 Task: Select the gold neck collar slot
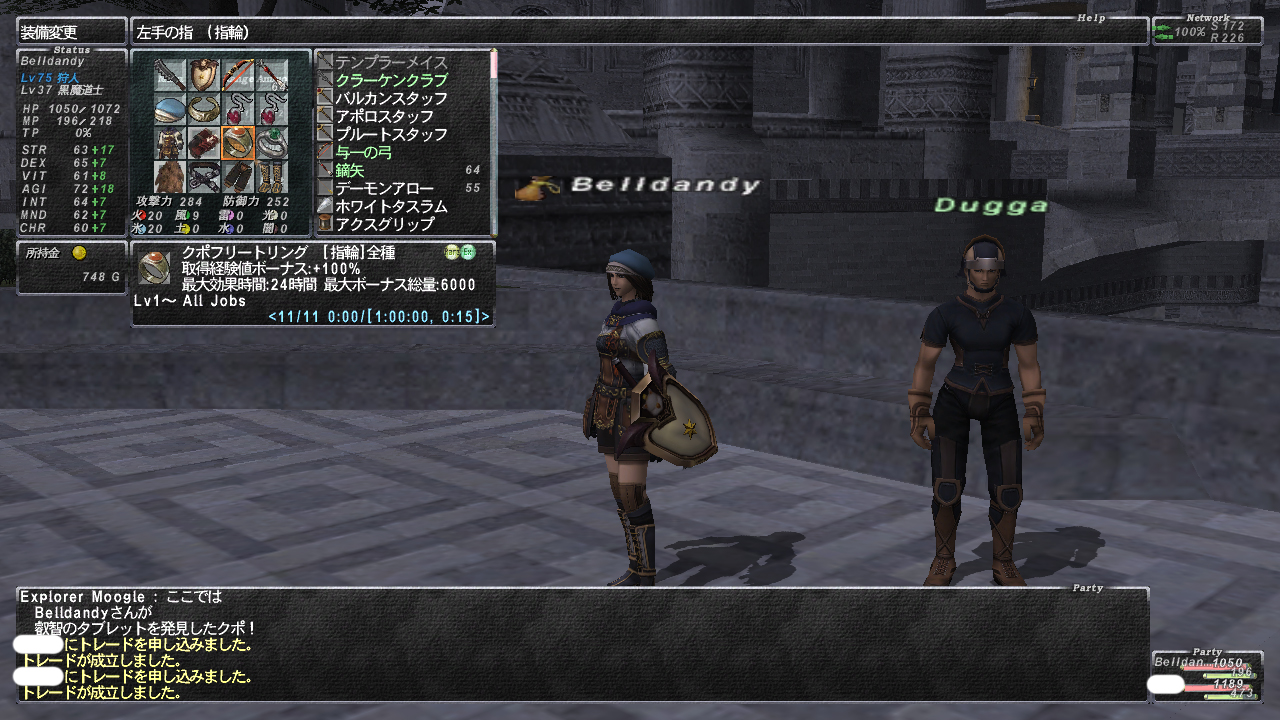click(x=204, y=109)
